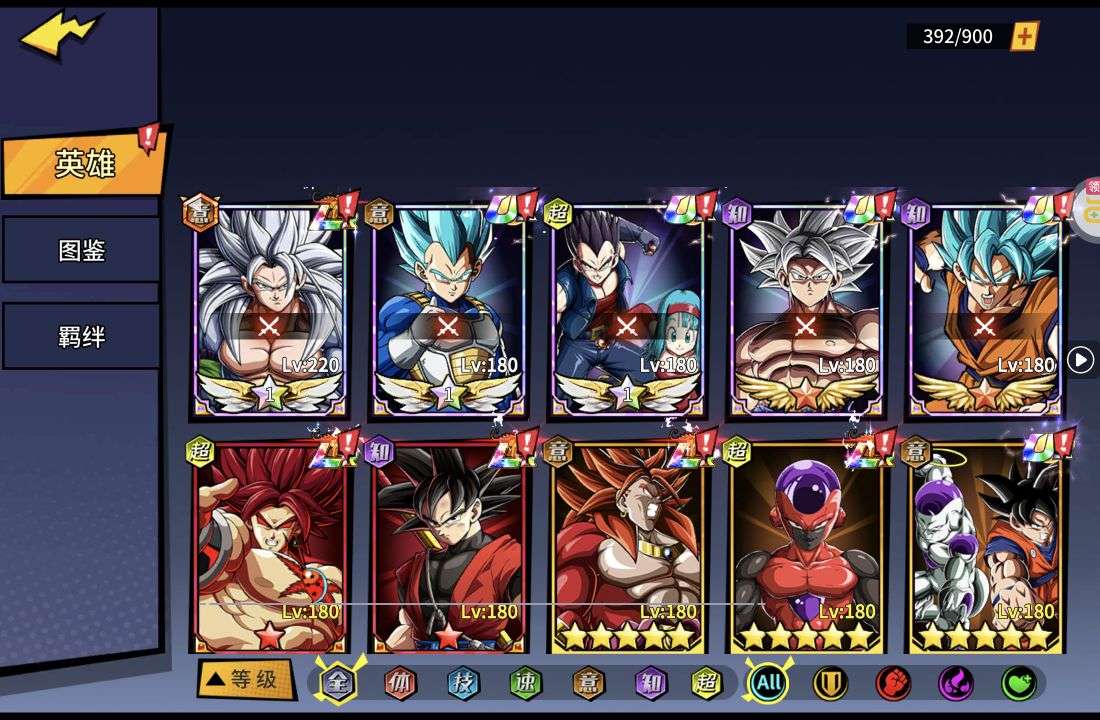Select the Vegeta and Bulma hero card
This screenshot has height=720, width=1100.
click(x=627, y=310)
